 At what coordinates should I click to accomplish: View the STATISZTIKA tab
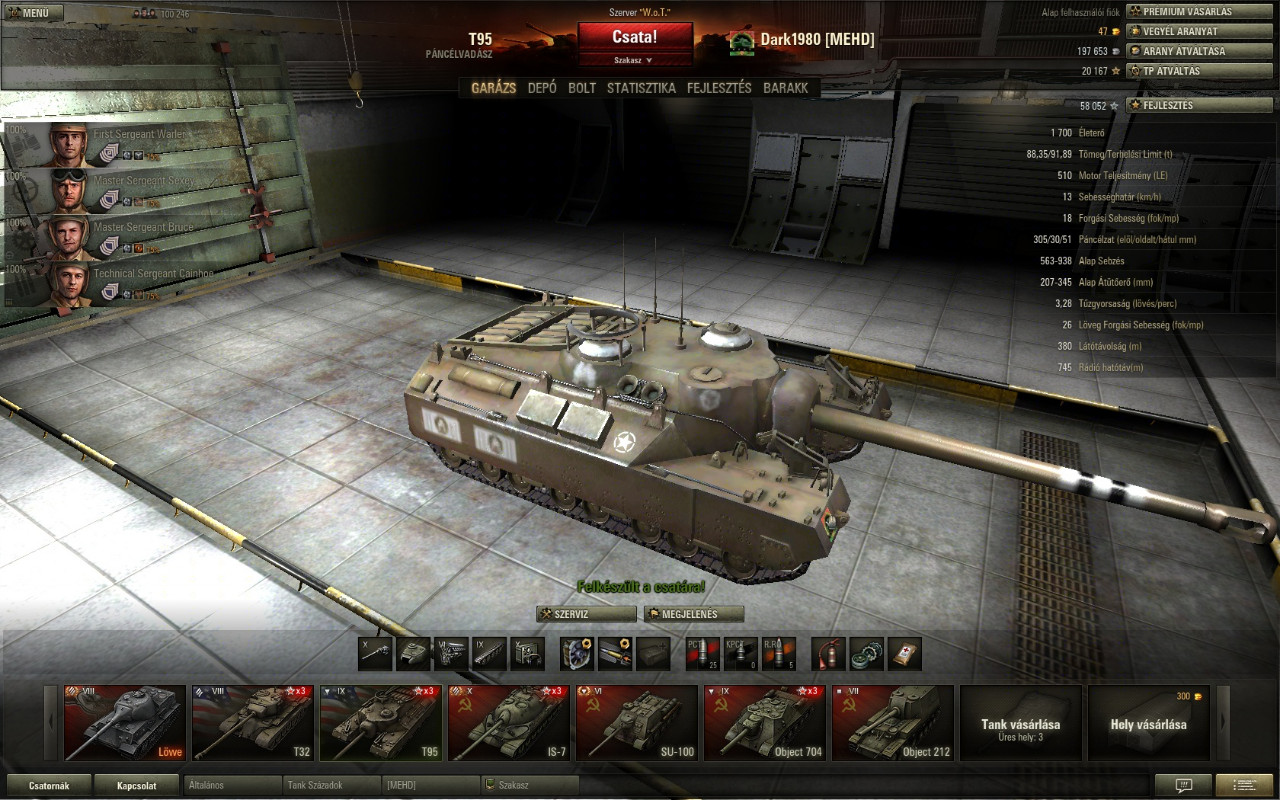(x=641, y=88)
